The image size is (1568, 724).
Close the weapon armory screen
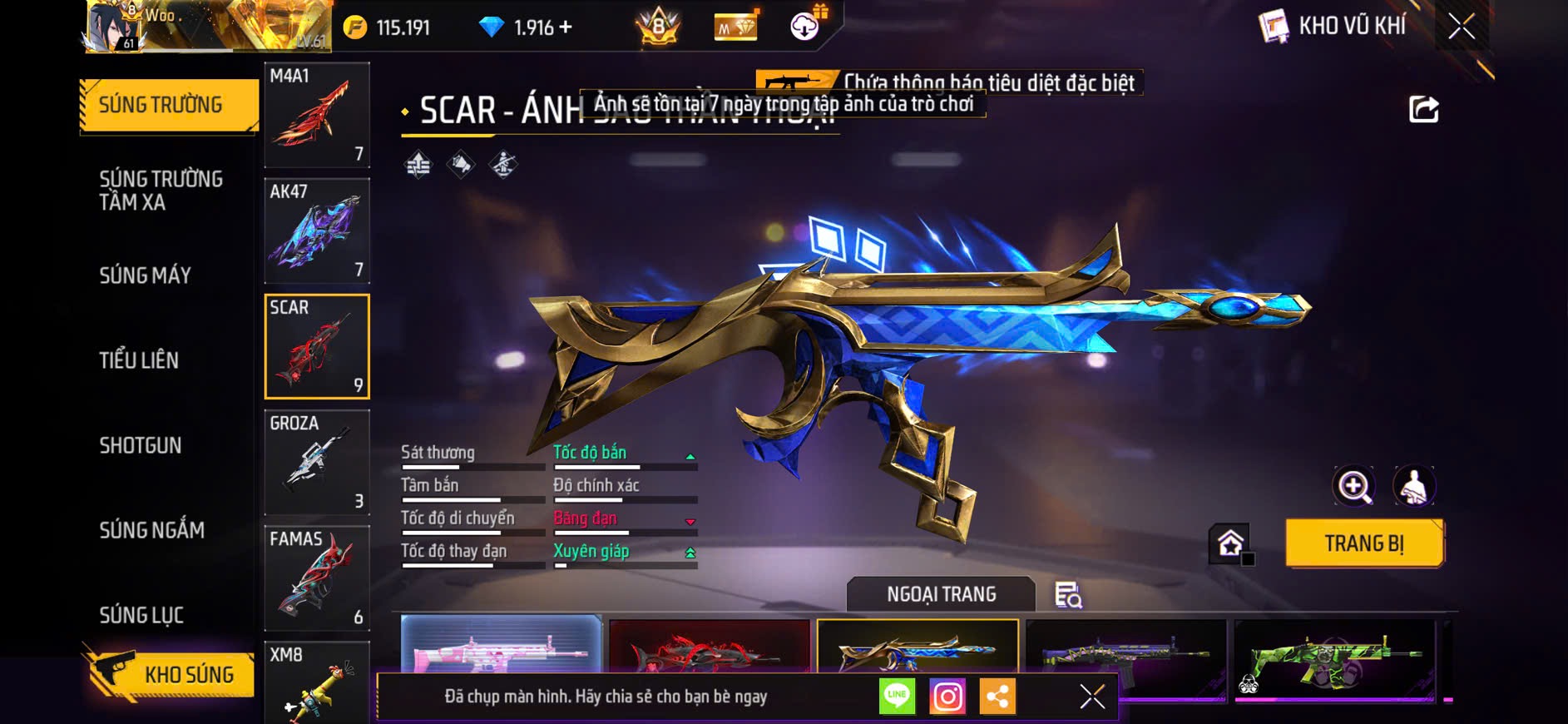click(1462, 27)
